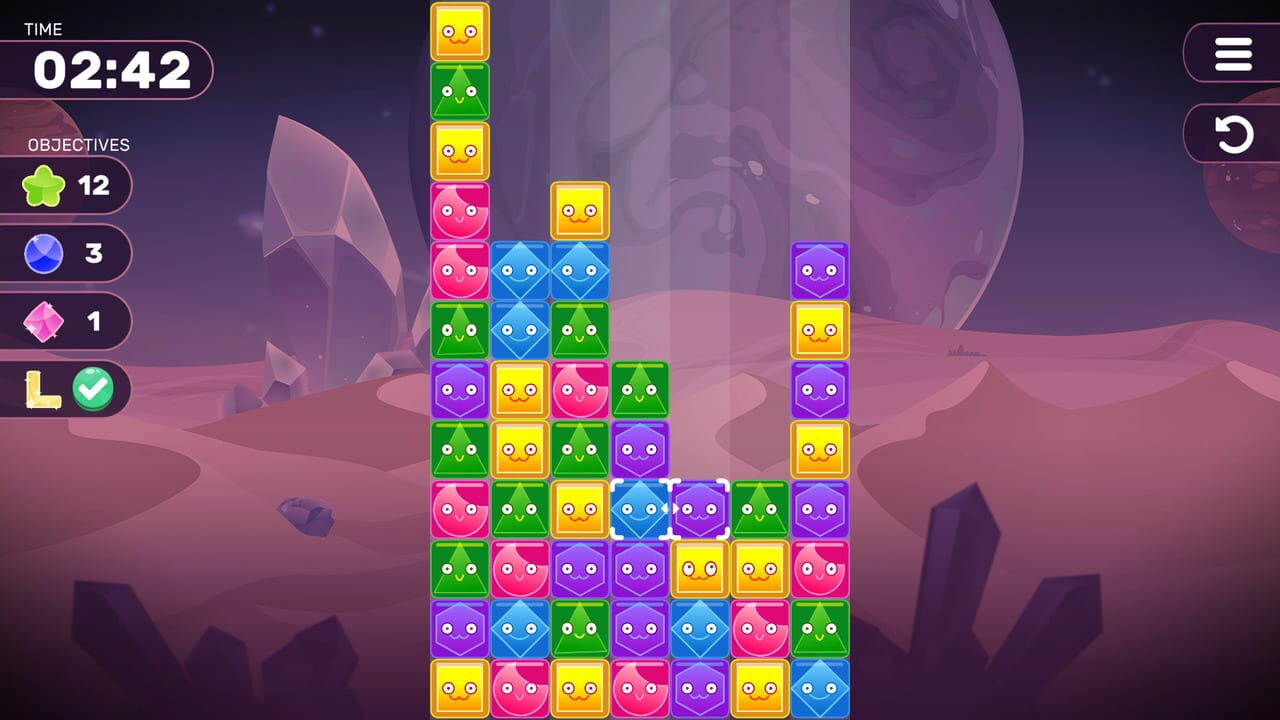Select the OBJECTIVES panel heading
This screenshot has height=720, width=1280.
tap(77, 145)
